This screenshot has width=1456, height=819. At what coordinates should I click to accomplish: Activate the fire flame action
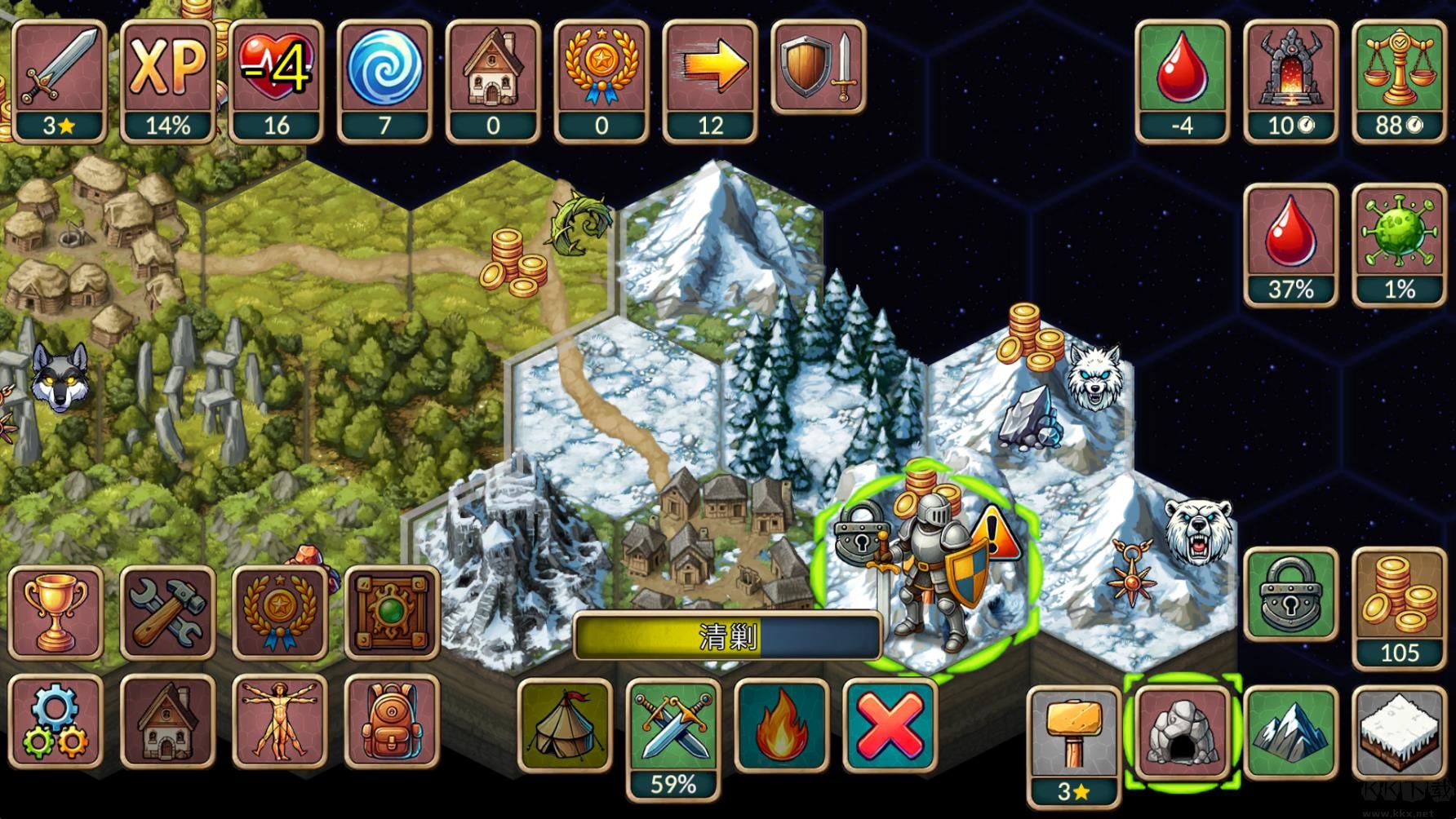(x=781, y=724)
